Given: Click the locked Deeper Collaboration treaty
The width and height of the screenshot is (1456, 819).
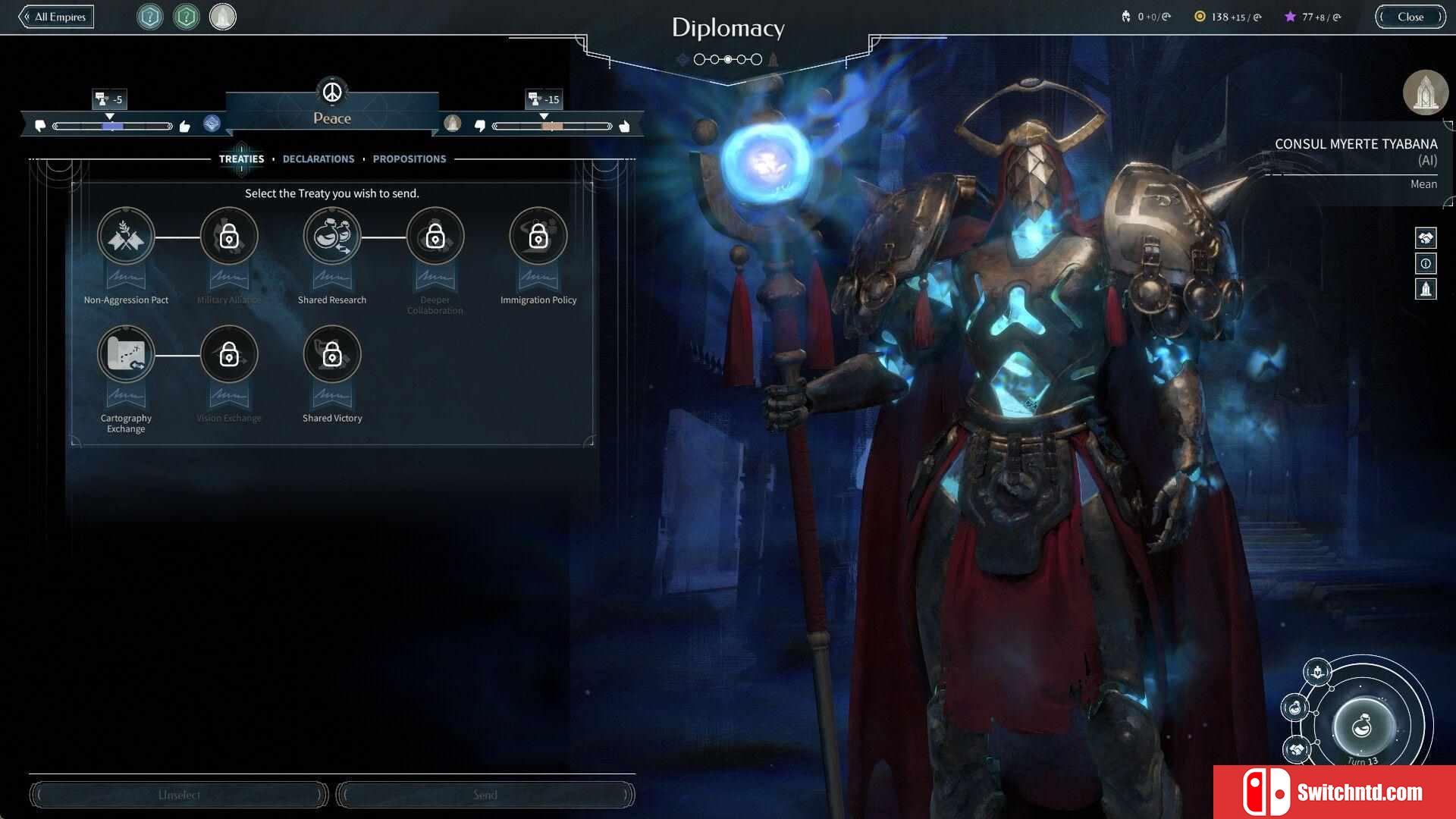Looking at the screenshot, I should (435, 237).
